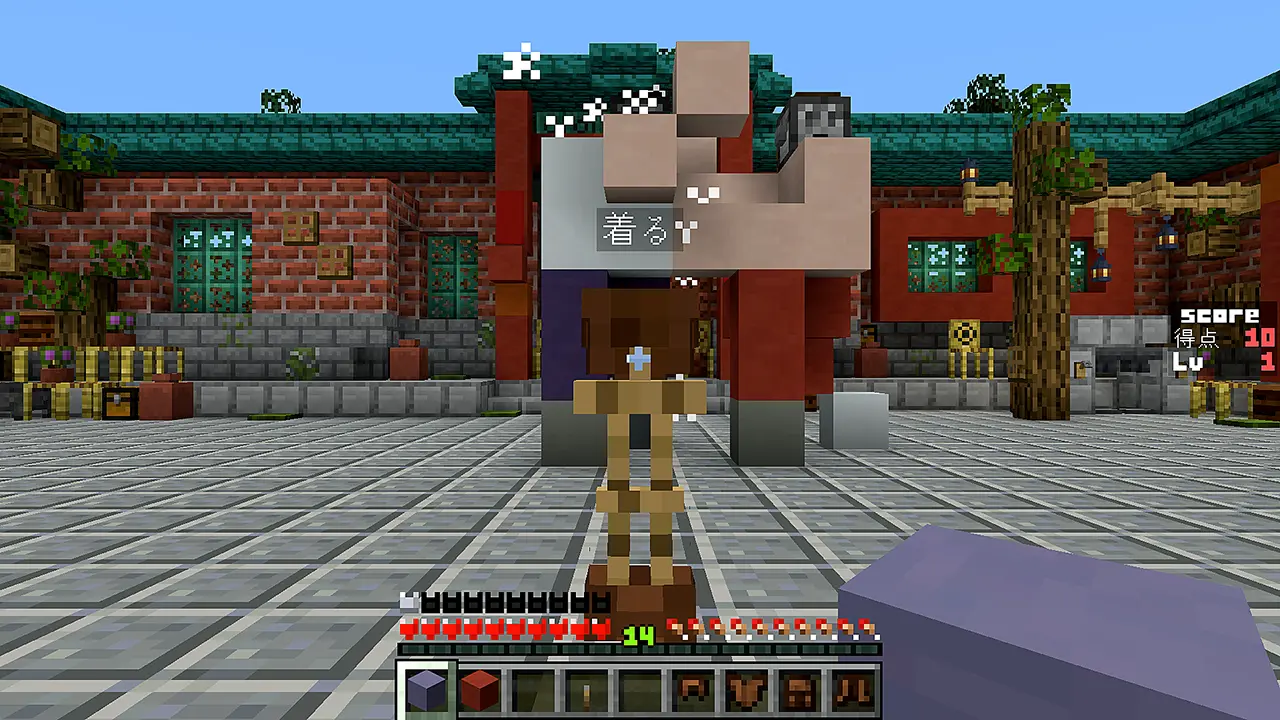This screenshot has width=1280, height=720.
Task: Select the red block hotbar slot
Action: pyautogui.click(x=480, y=690)
